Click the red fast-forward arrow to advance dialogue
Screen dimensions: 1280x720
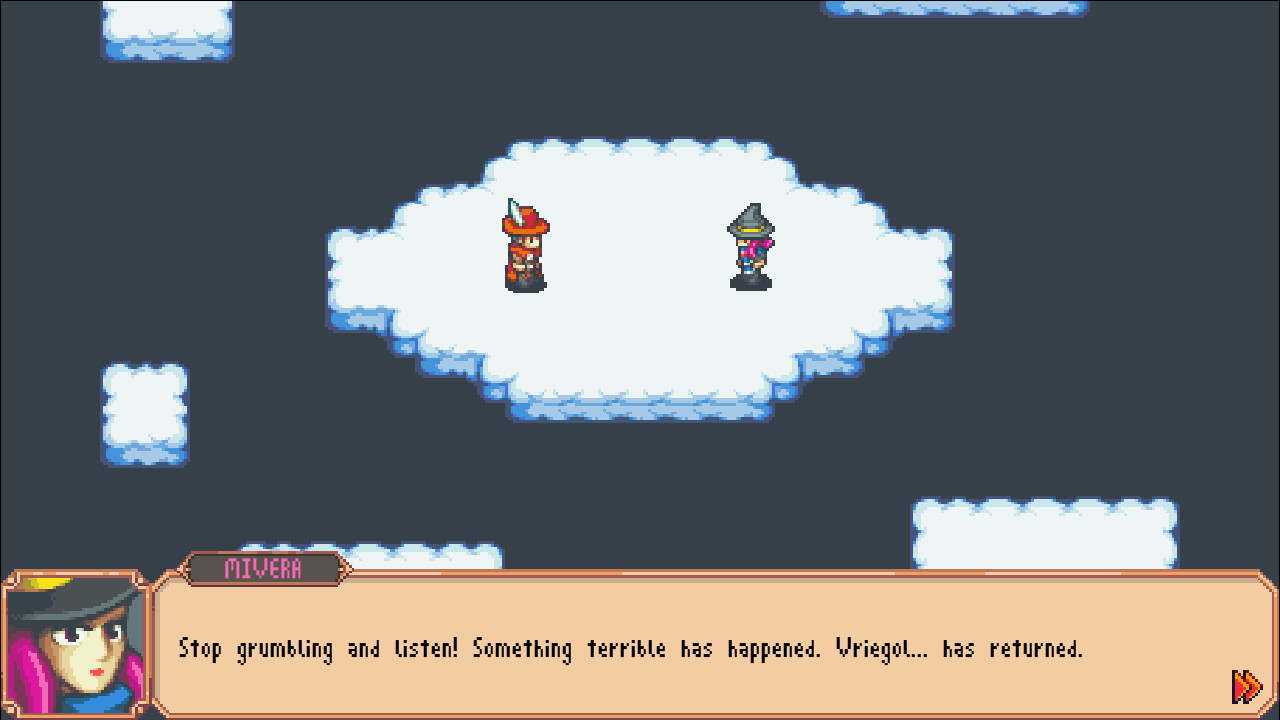tap(1245, 686)
